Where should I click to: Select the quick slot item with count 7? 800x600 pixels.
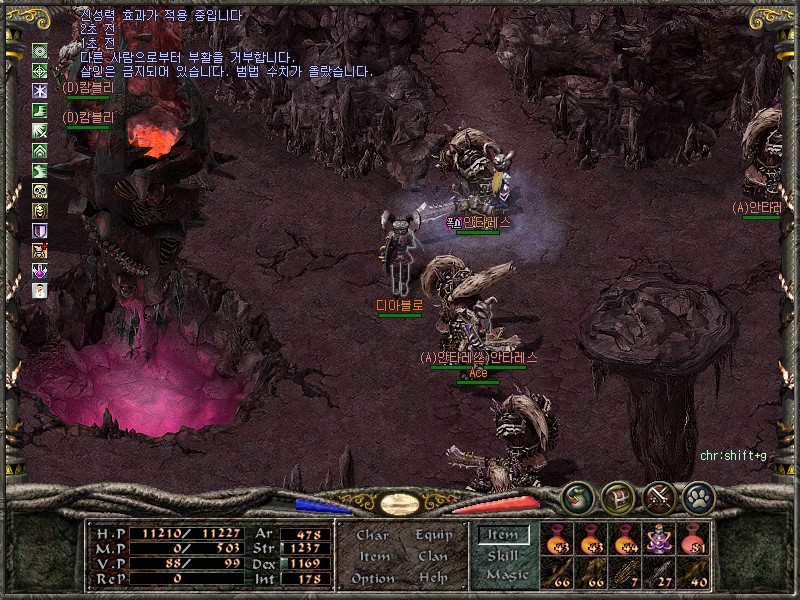click(626, 573)
